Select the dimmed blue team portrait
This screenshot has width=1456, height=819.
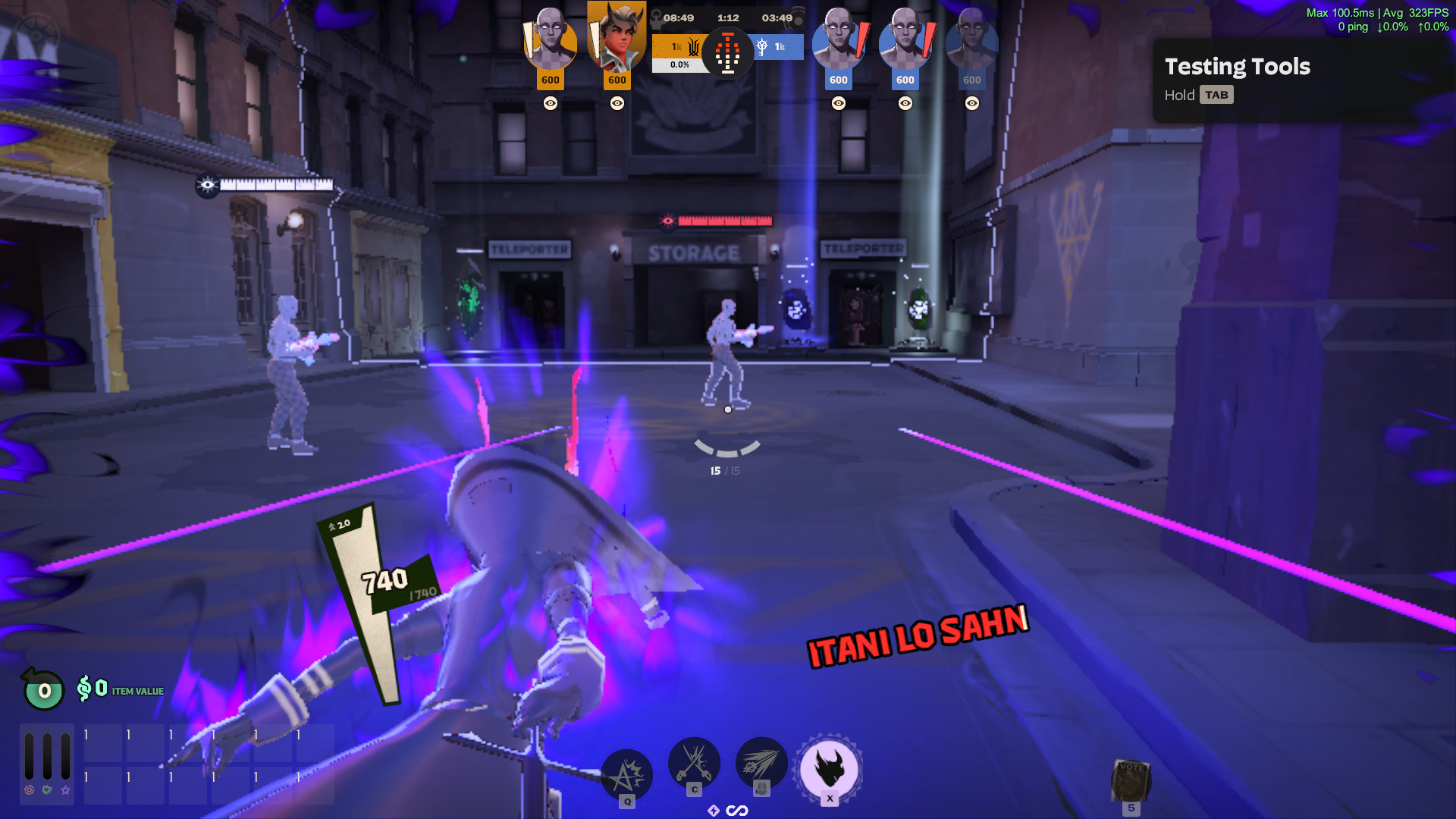coord(971,38)
